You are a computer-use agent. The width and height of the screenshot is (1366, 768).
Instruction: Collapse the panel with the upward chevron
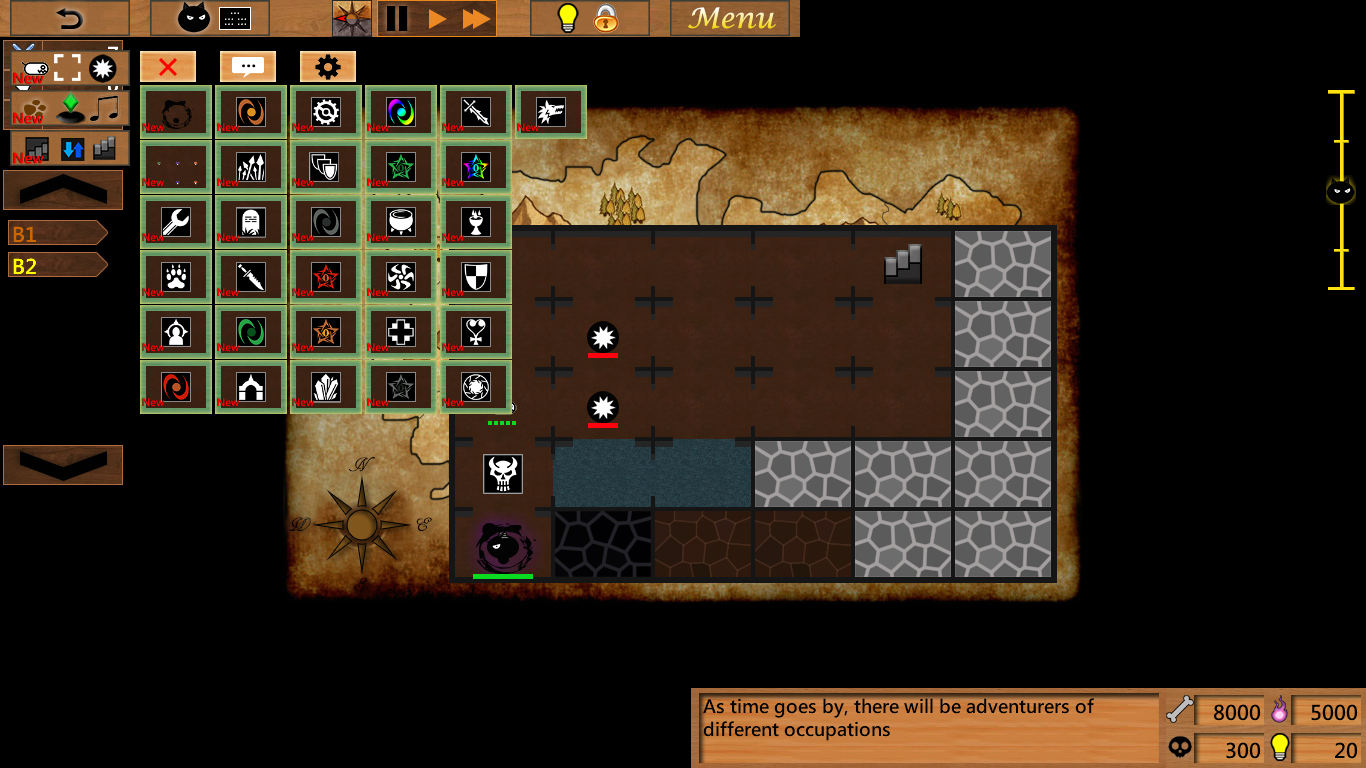click(x=63, y=189)
